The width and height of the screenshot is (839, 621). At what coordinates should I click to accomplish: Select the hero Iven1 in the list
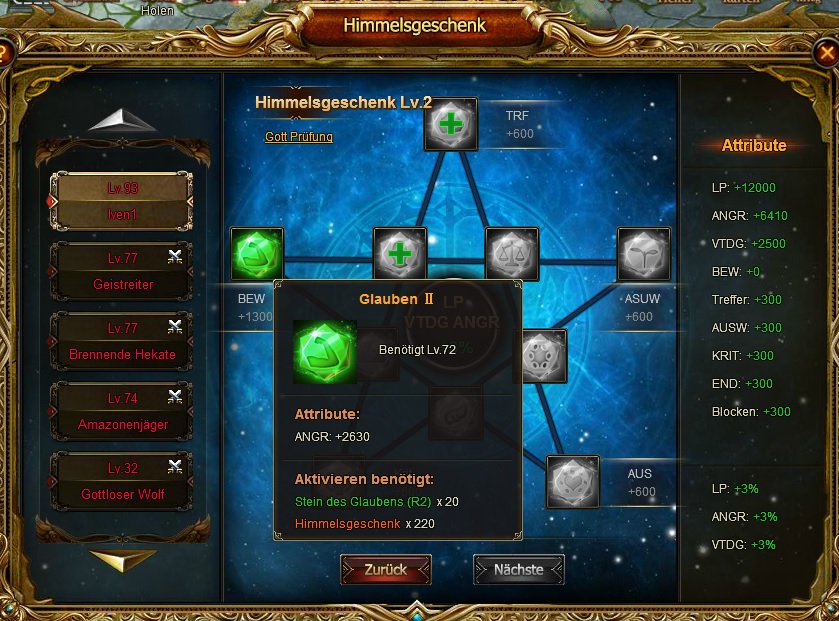coord(123,201)
